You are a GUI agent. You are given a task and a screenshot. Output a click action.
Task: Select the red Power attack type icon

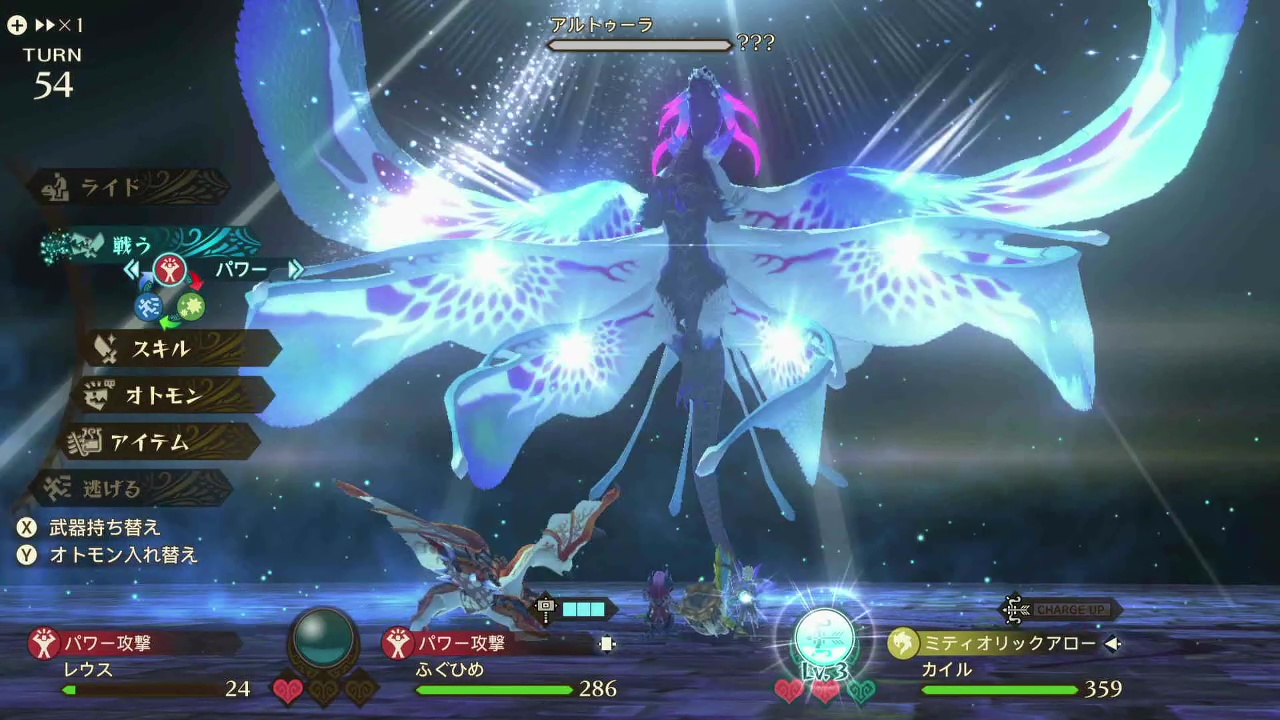click(171, 270)
